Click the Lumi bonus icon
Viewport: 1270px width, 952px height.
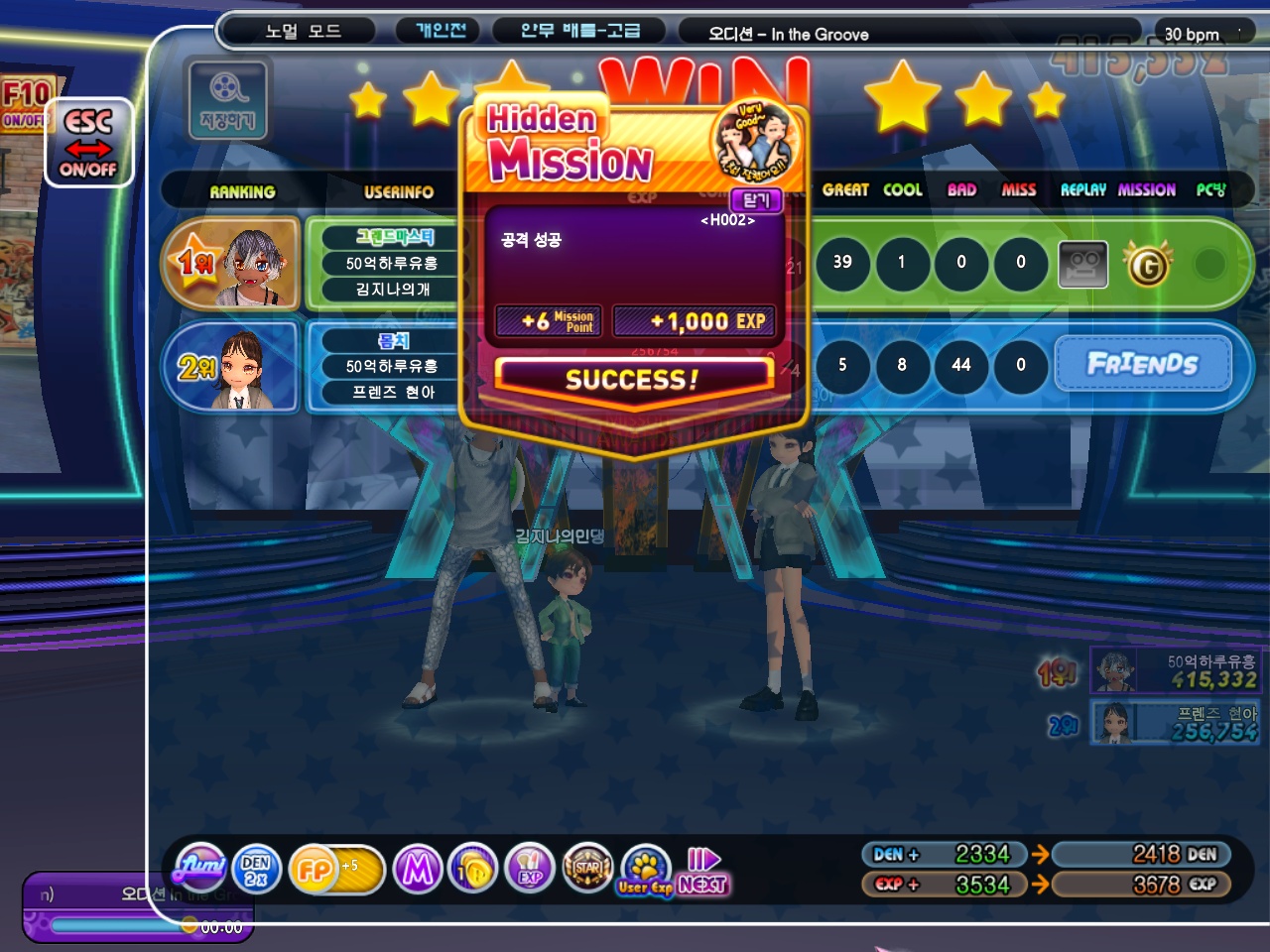(199, 870)
